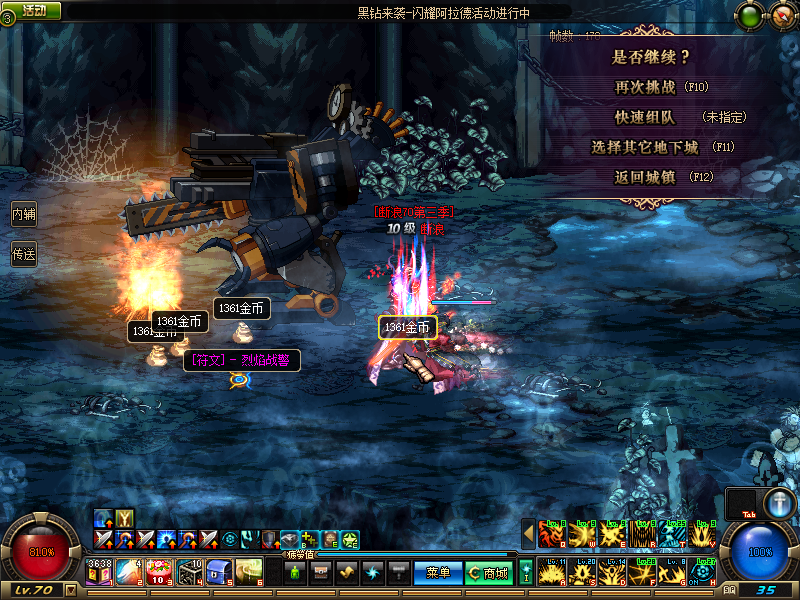
Task: Open the 菜单 menu button
Action: point(437,573)
